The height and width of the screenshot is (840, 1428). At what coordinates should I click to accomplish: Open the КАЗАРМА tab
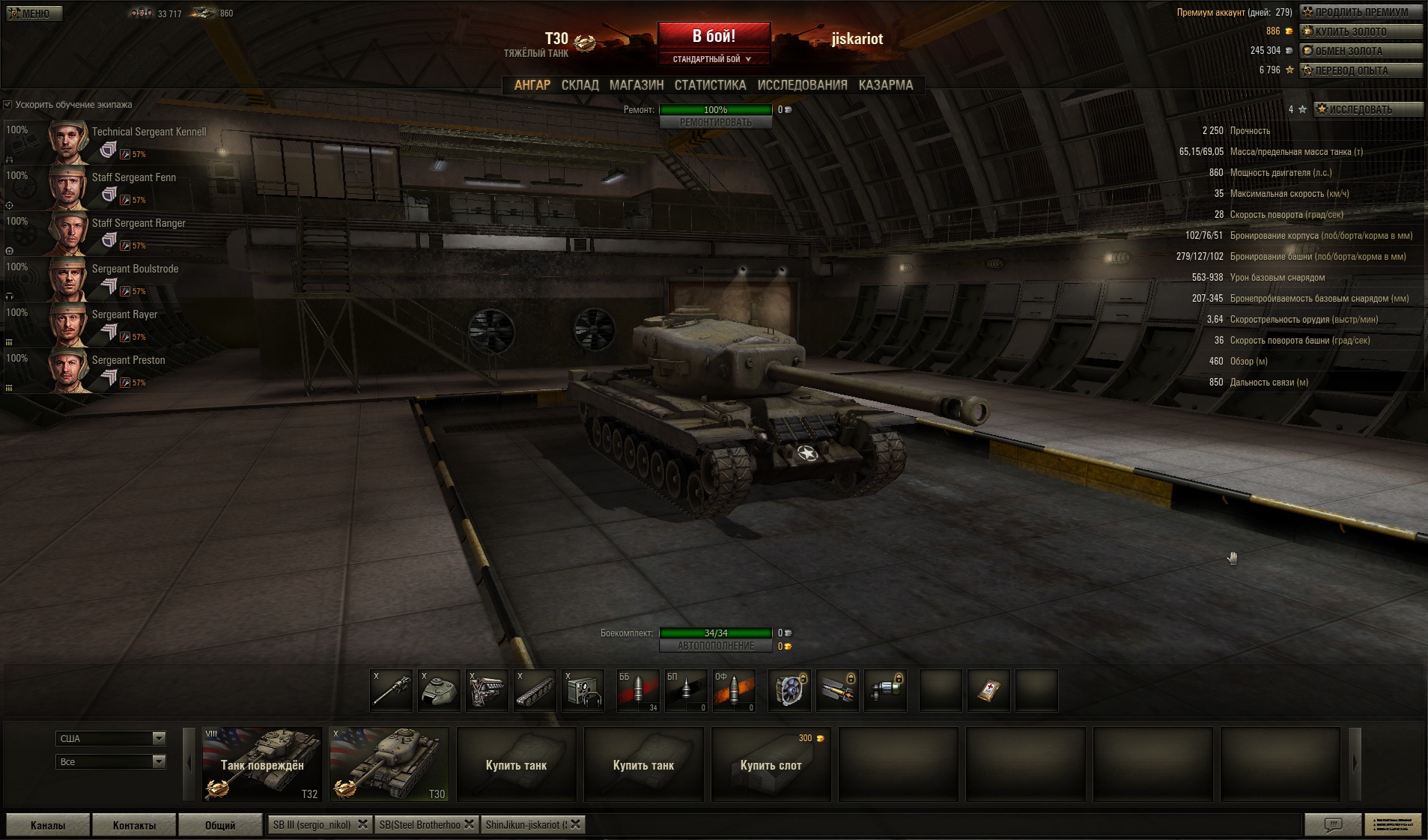coord(885,85)
